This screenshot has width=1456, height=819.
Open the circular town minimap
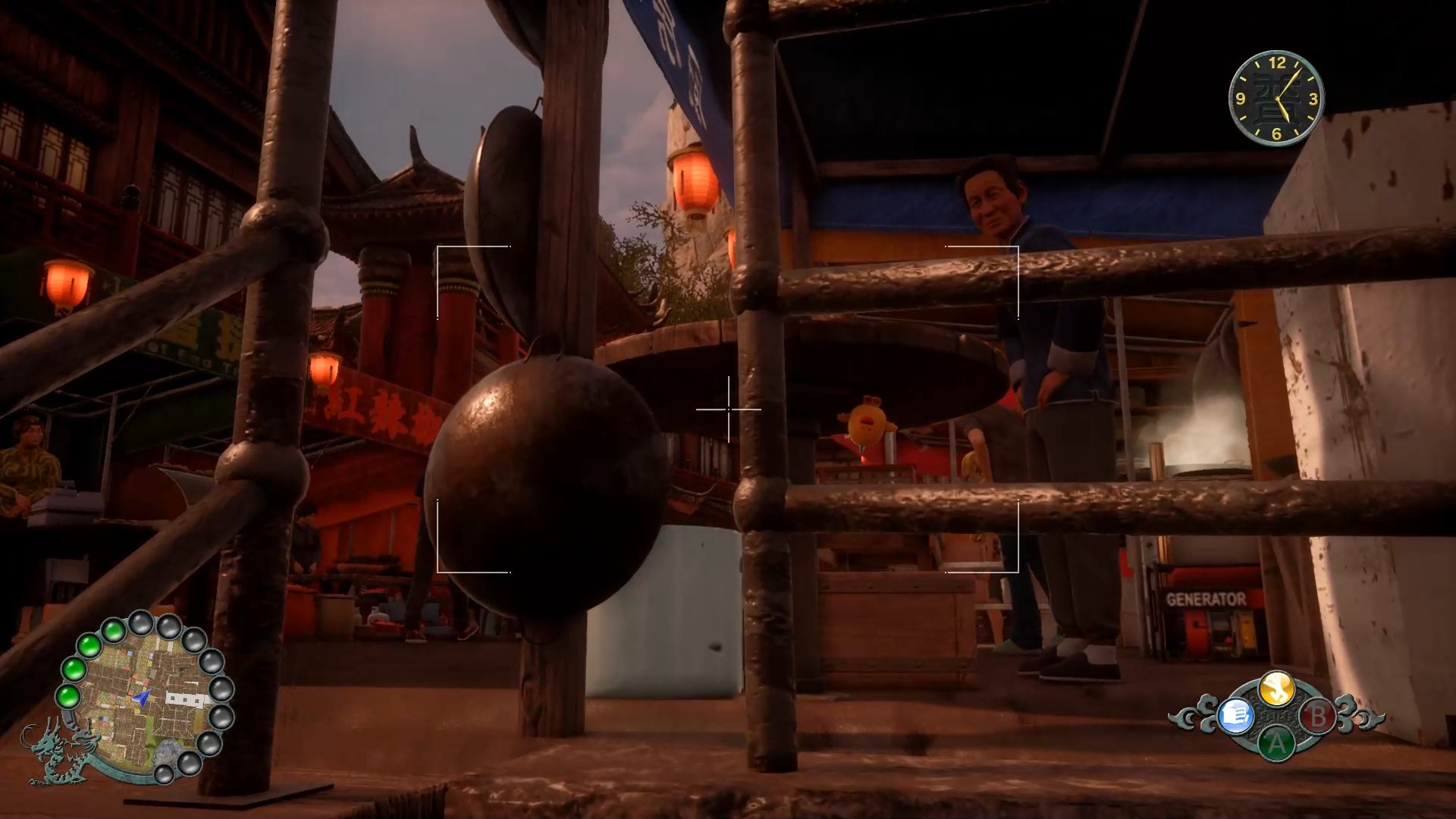coord(144,698)
